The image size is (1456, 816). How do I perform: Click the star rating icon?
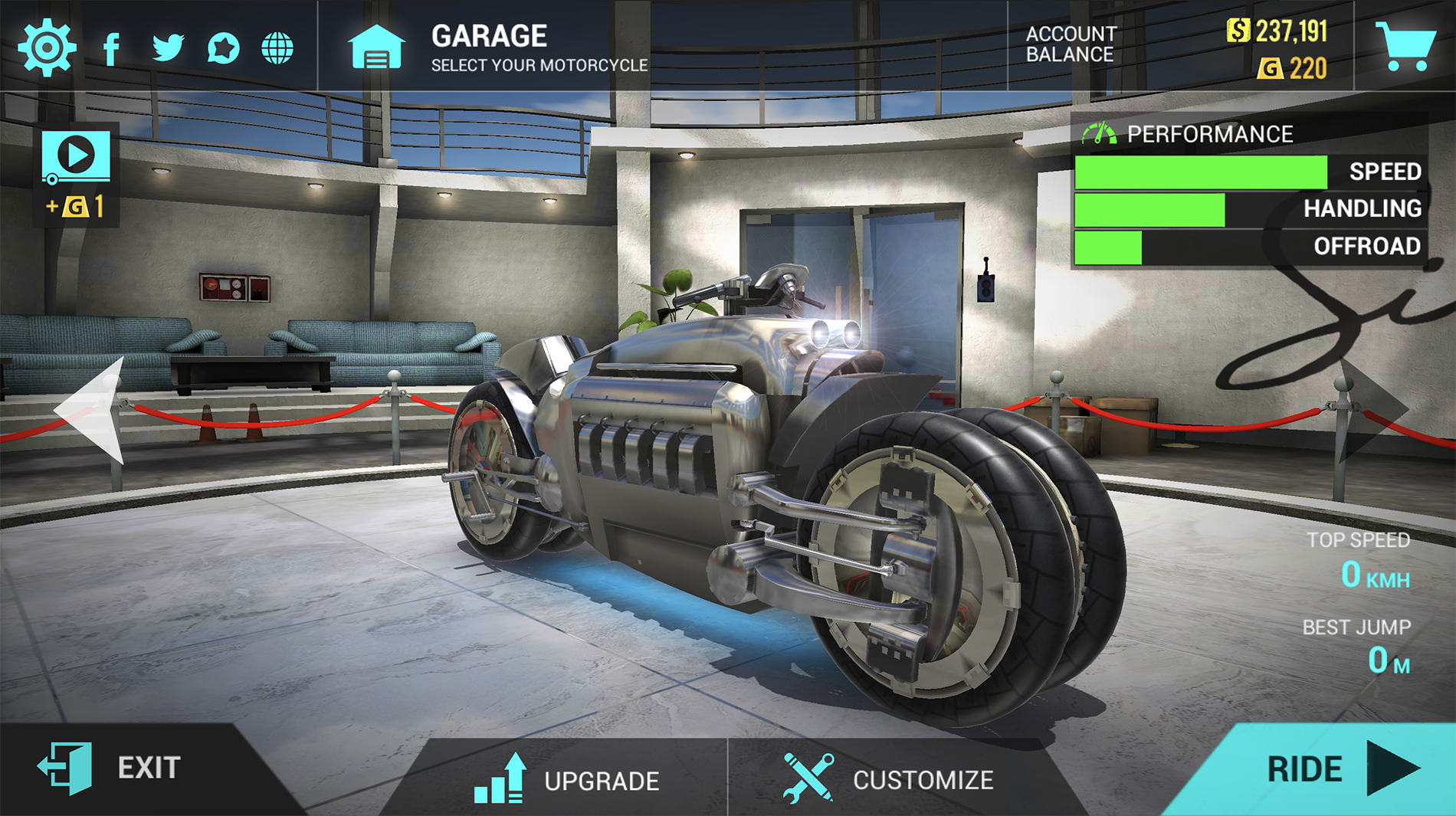[x=221, y=48]
